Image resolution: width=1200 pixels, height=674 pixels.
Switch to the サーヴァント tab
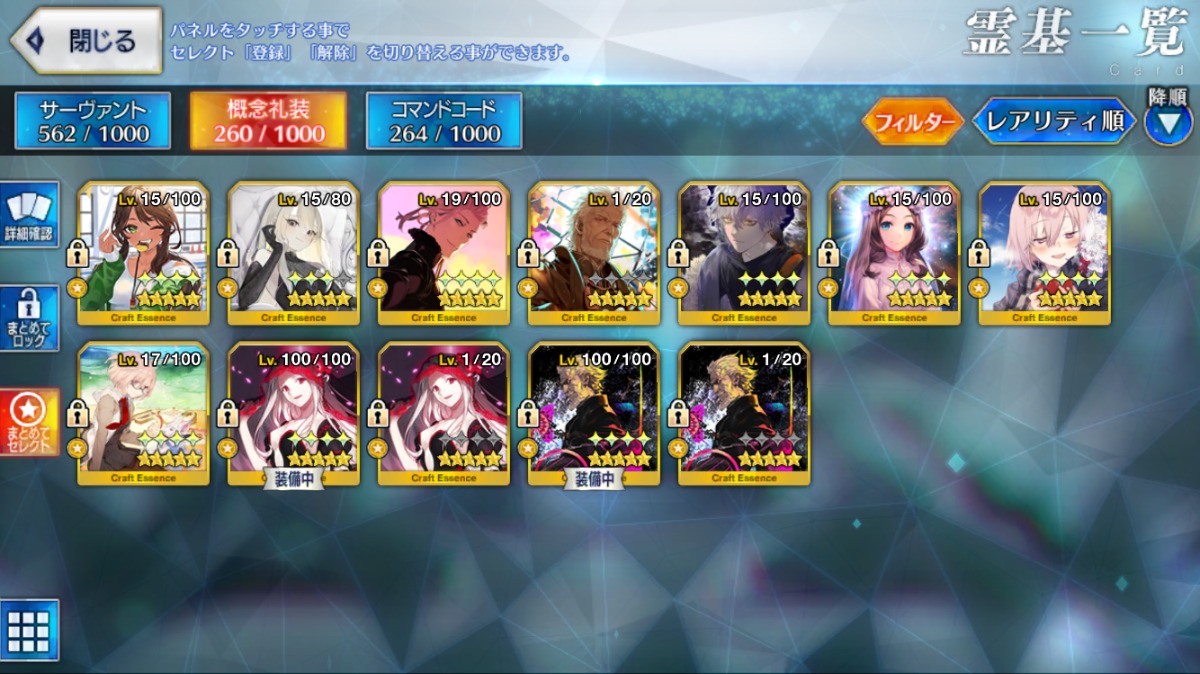click(93, 121)
